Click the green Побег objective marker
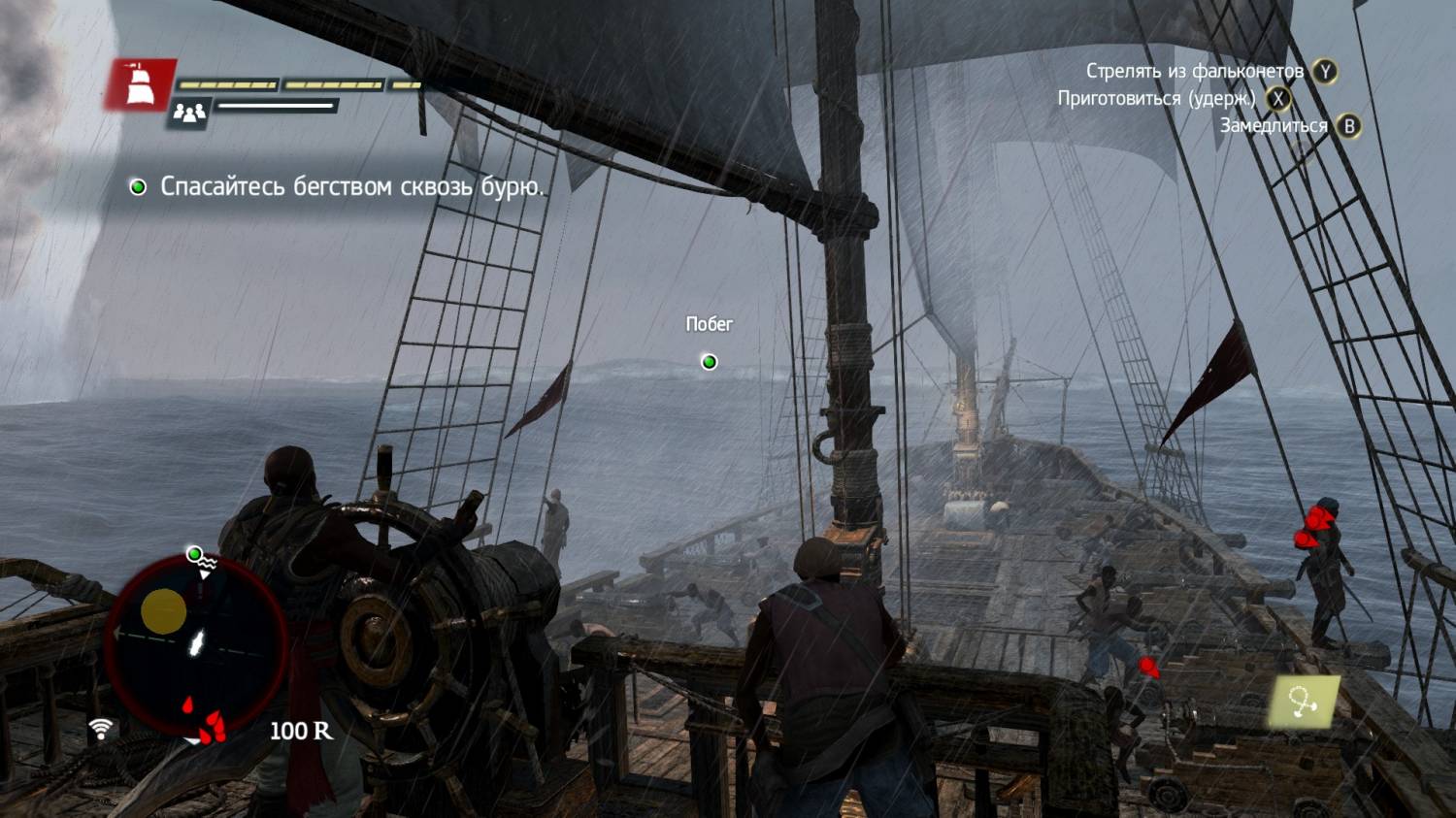The image size is (1456, 818). coord(710,362)
